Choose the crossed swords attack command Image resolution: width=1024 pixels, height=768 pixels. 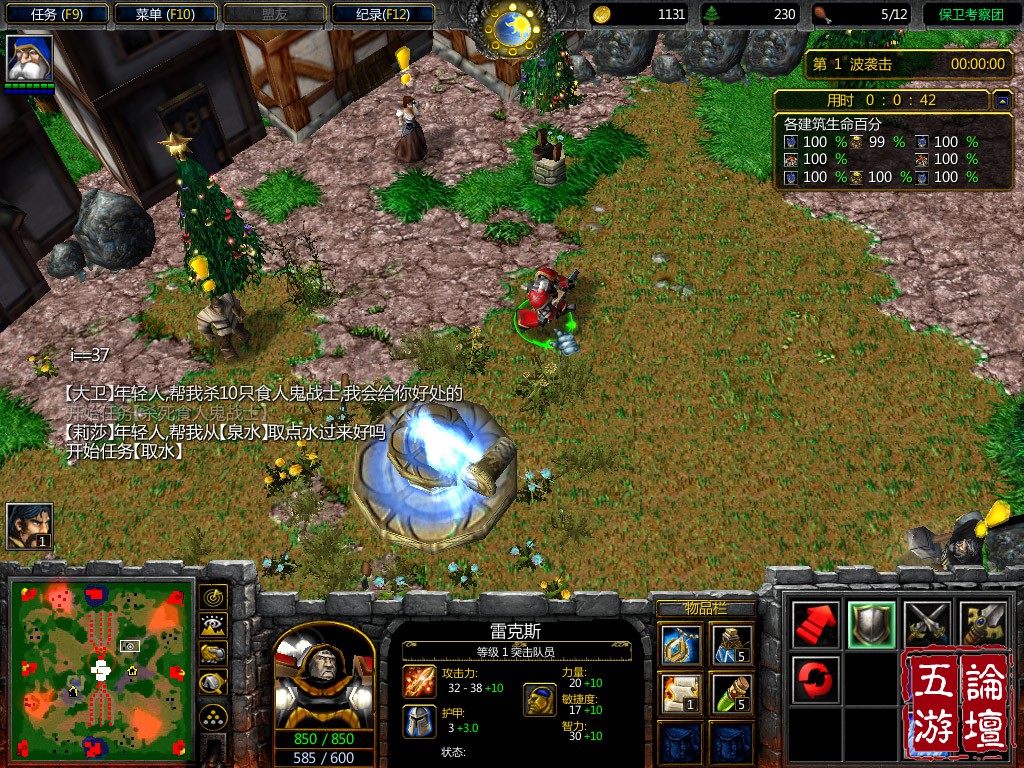[926, 625]
